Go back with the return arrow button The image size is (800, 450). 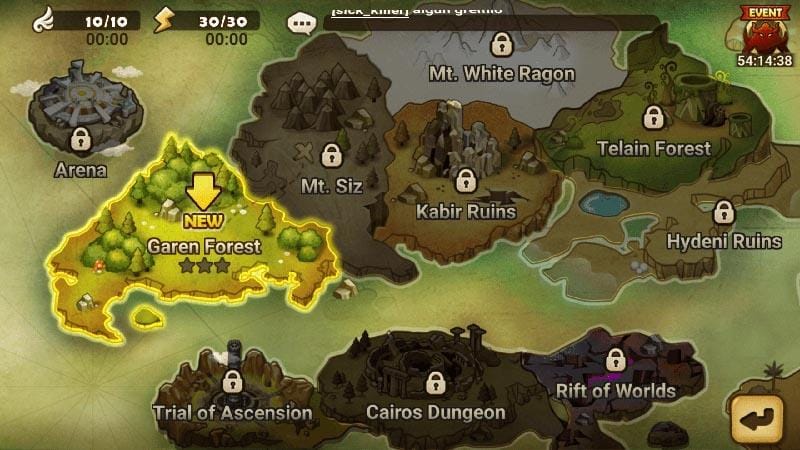758,418
